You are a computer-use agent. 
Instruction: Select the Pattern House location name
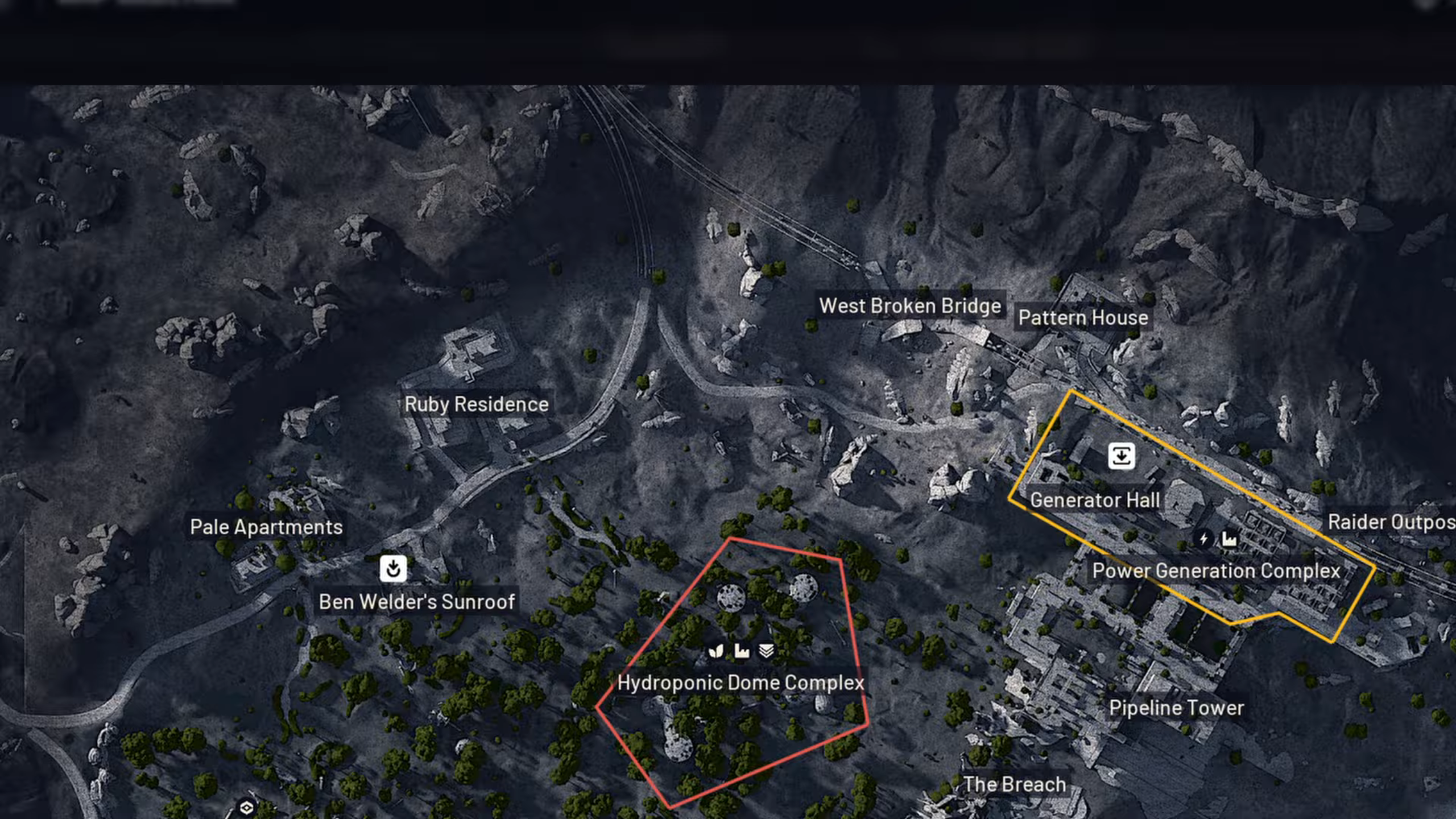pyautogui.click(x=1083, y=318)
